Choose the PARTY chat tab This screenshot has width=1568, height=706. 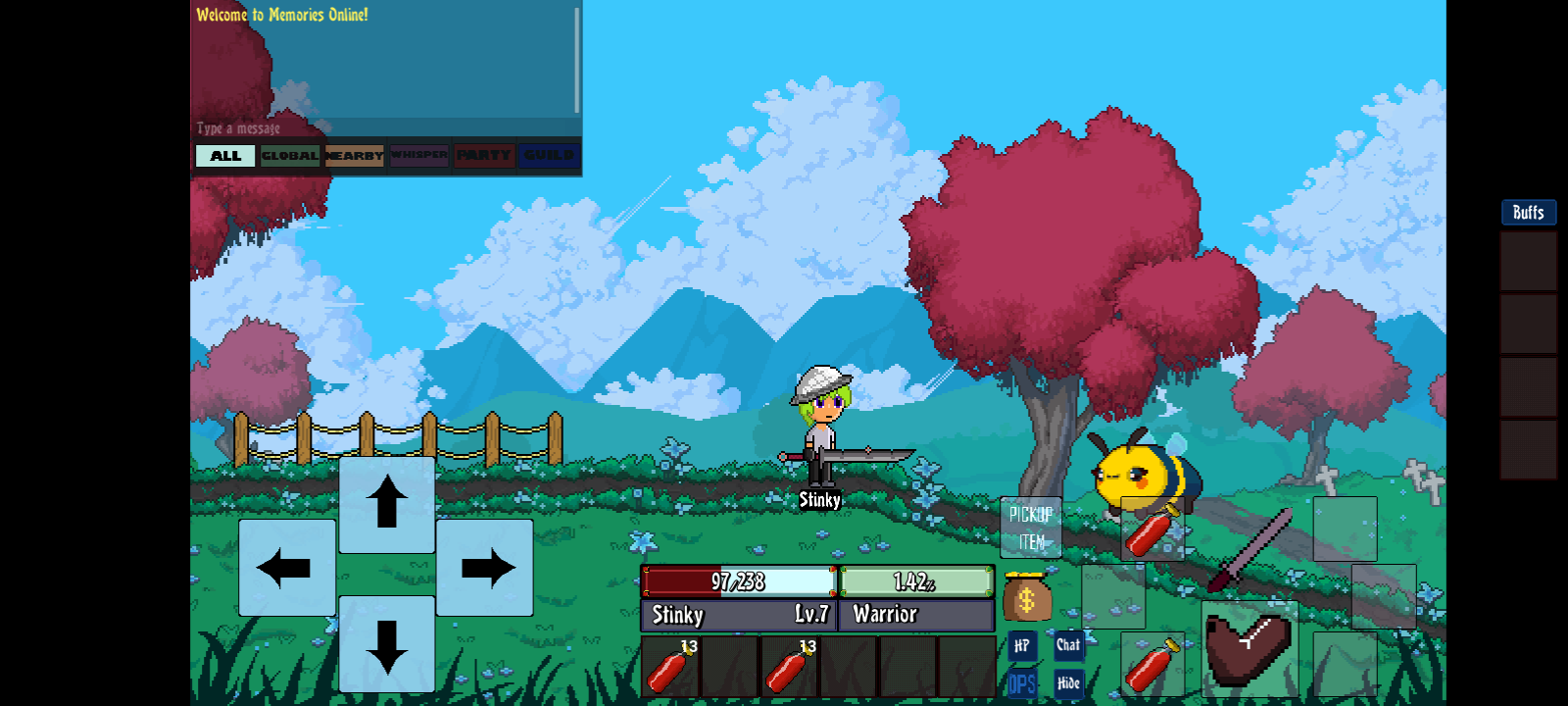pos(483,156)
